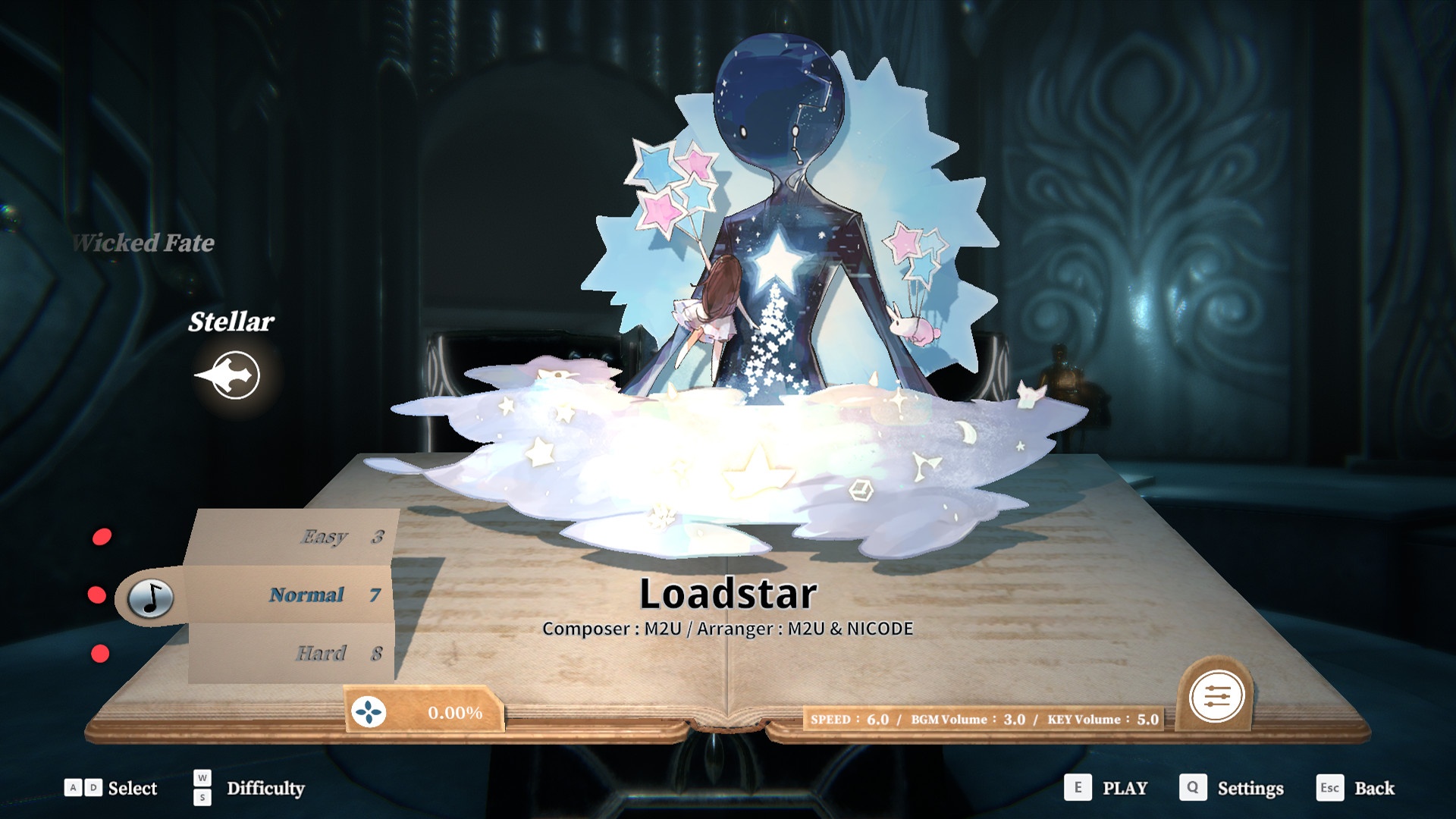Select the Stellar song title
This screenshot has width=1456, height=819.
pos(231,322)
